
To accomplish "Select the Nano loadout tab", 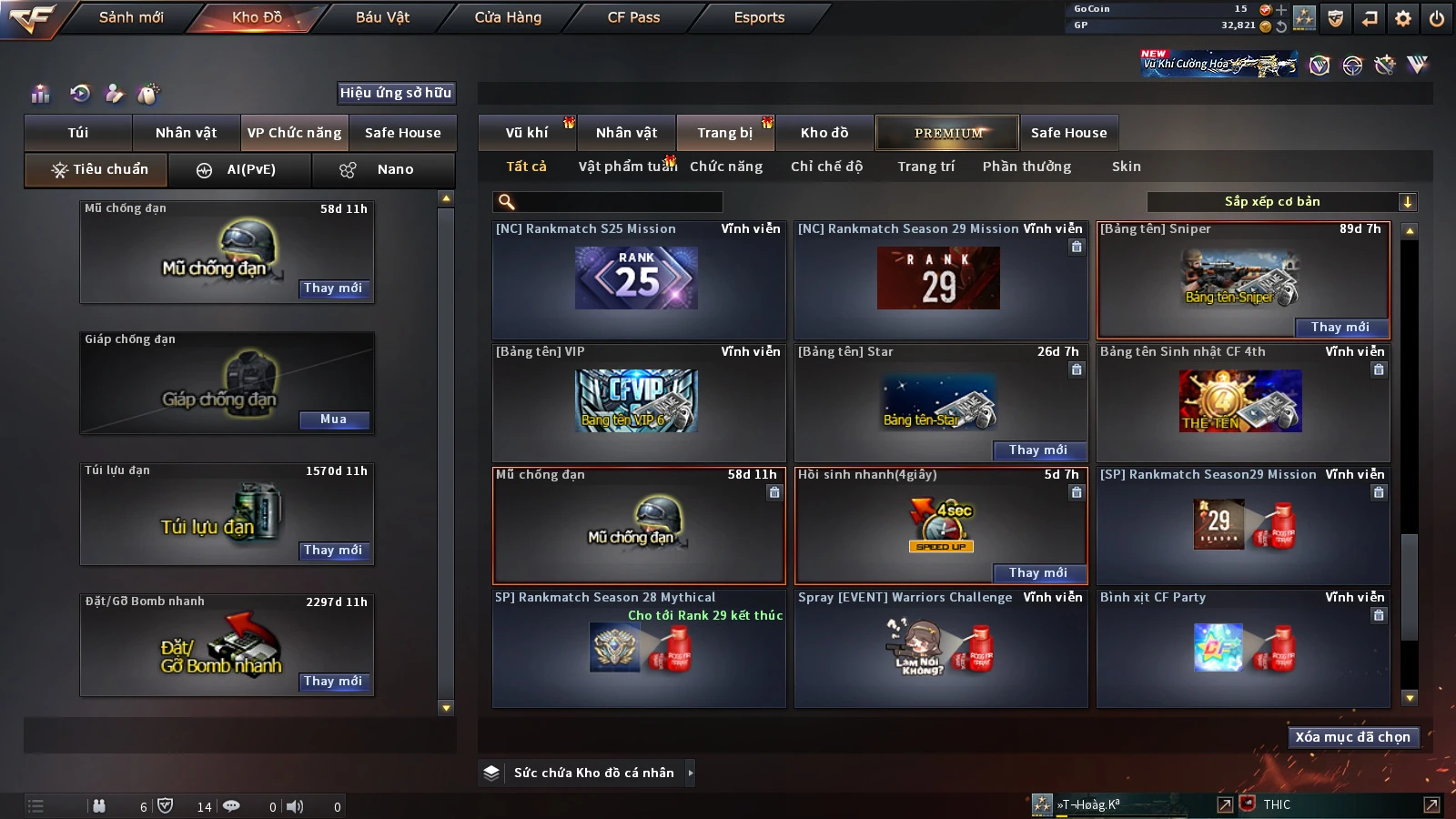I will click(383, 169).
